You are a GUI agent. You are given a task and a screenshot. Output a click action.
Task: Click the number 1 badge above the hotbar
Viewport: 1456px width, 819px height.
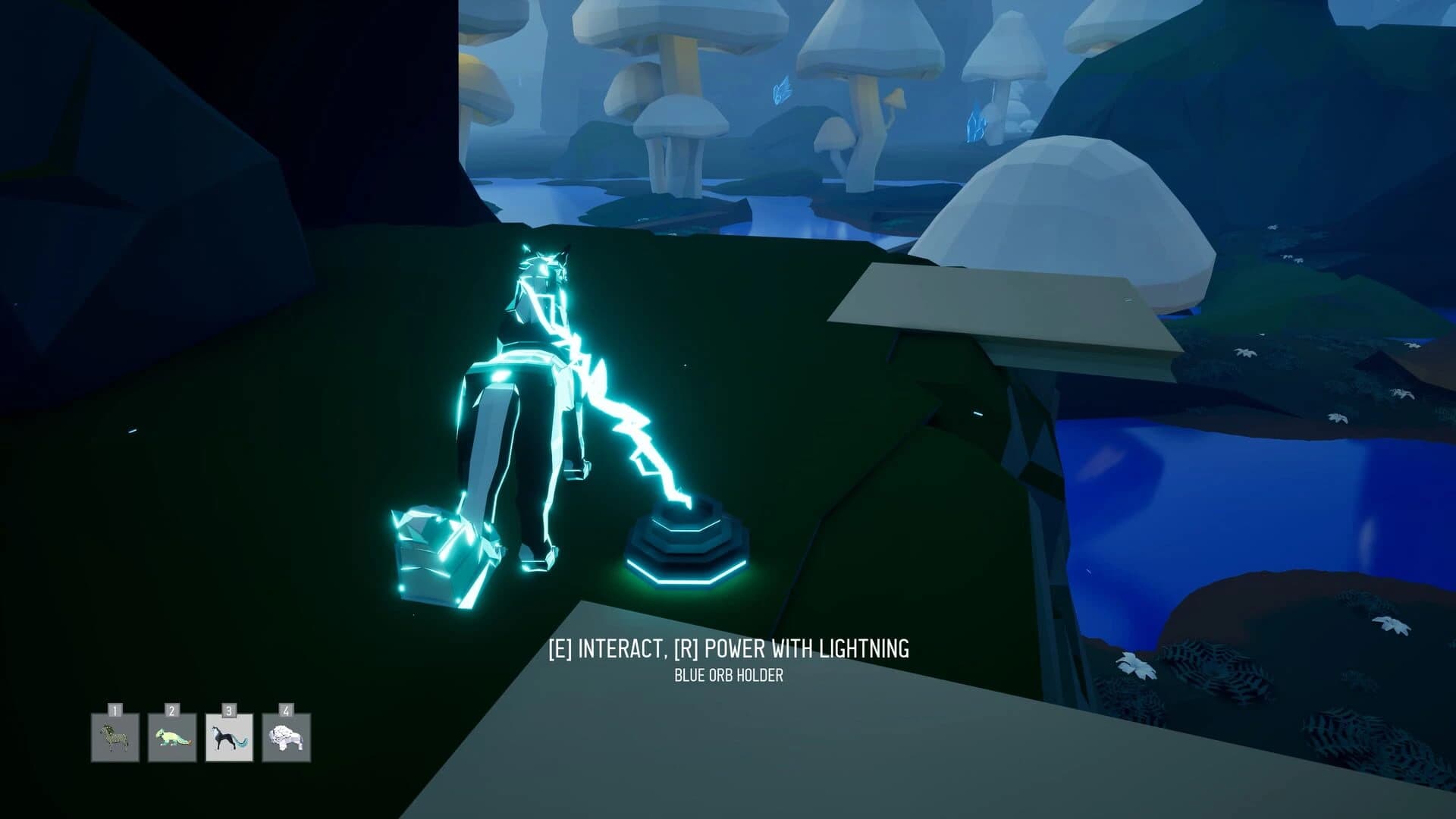(x=114, y=711)
